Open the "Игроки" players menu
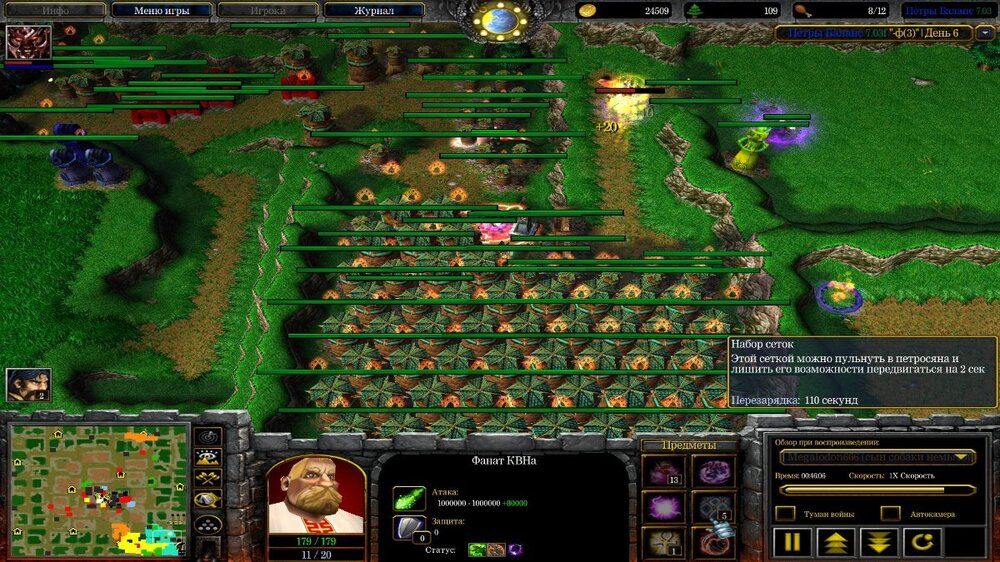 [x=268, y=11]
